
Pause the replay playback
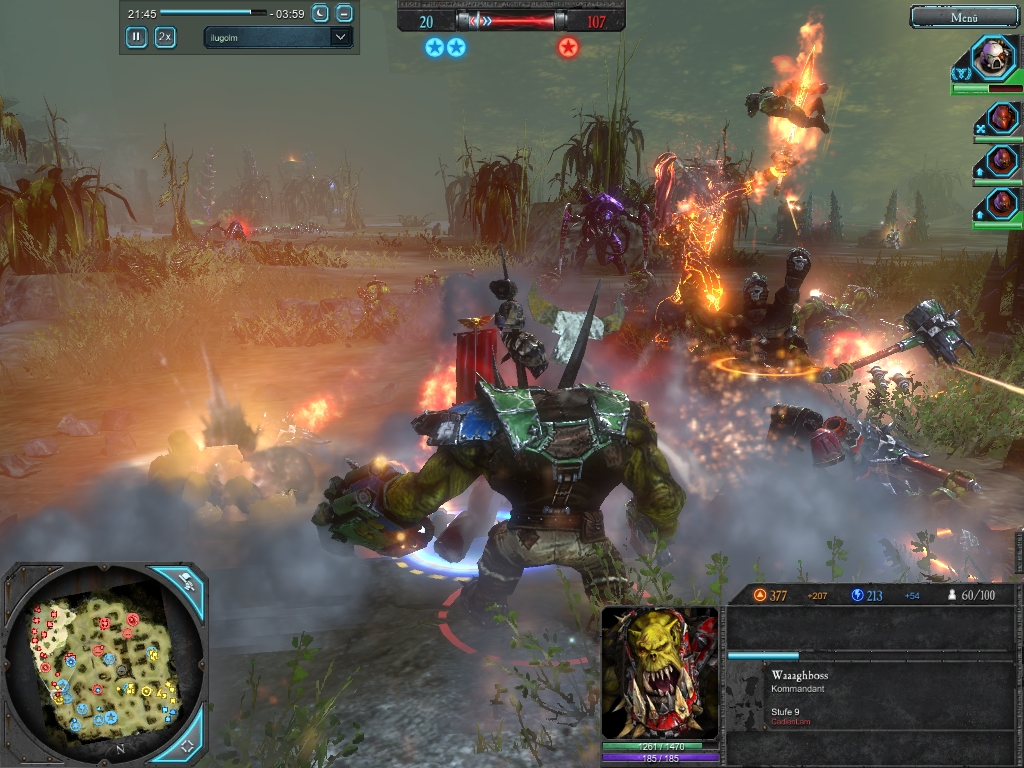136,37
